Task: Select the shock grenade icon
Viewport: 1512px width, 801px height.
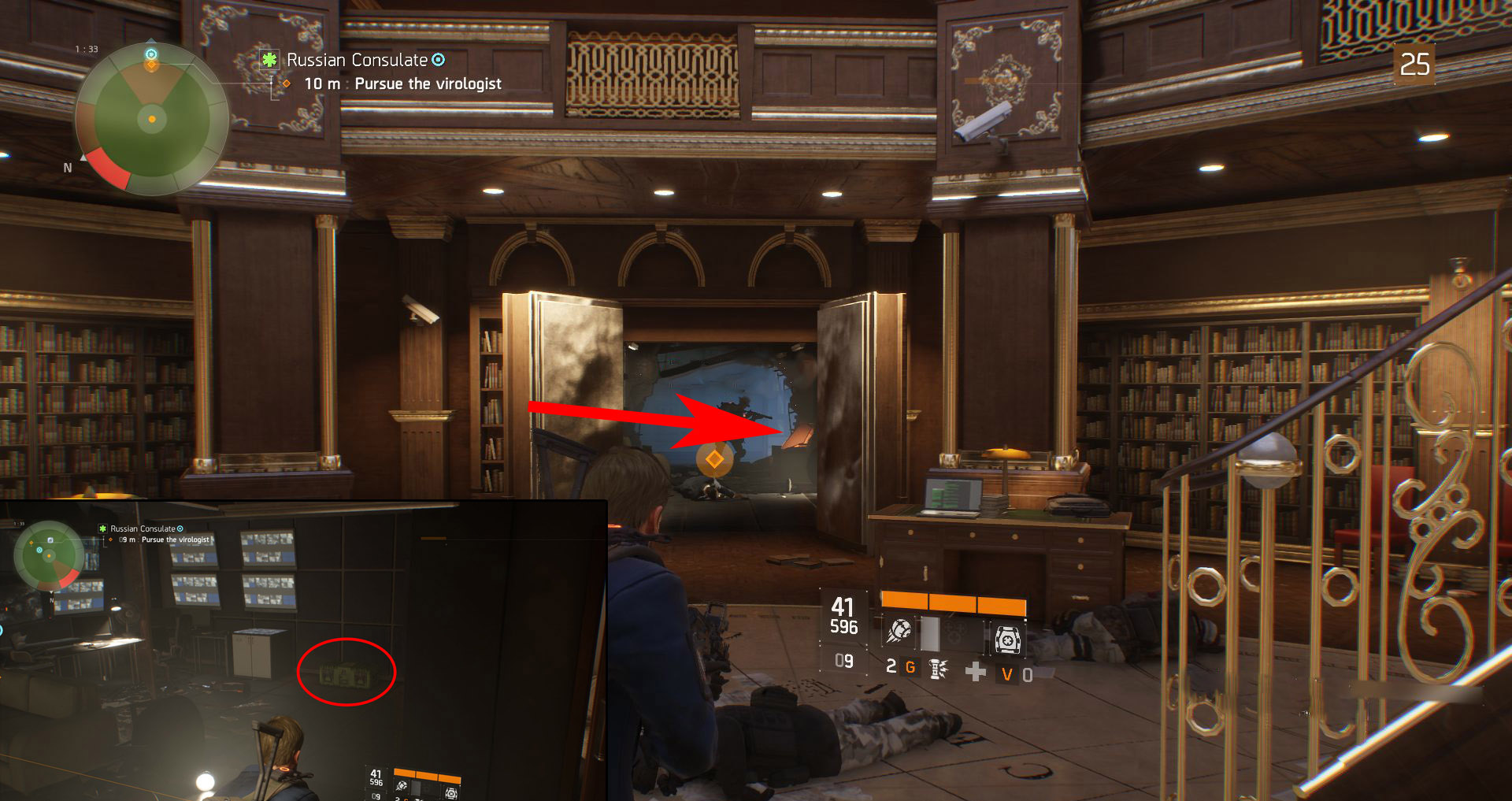Action: pyautogui.click(x=937, y=669)
